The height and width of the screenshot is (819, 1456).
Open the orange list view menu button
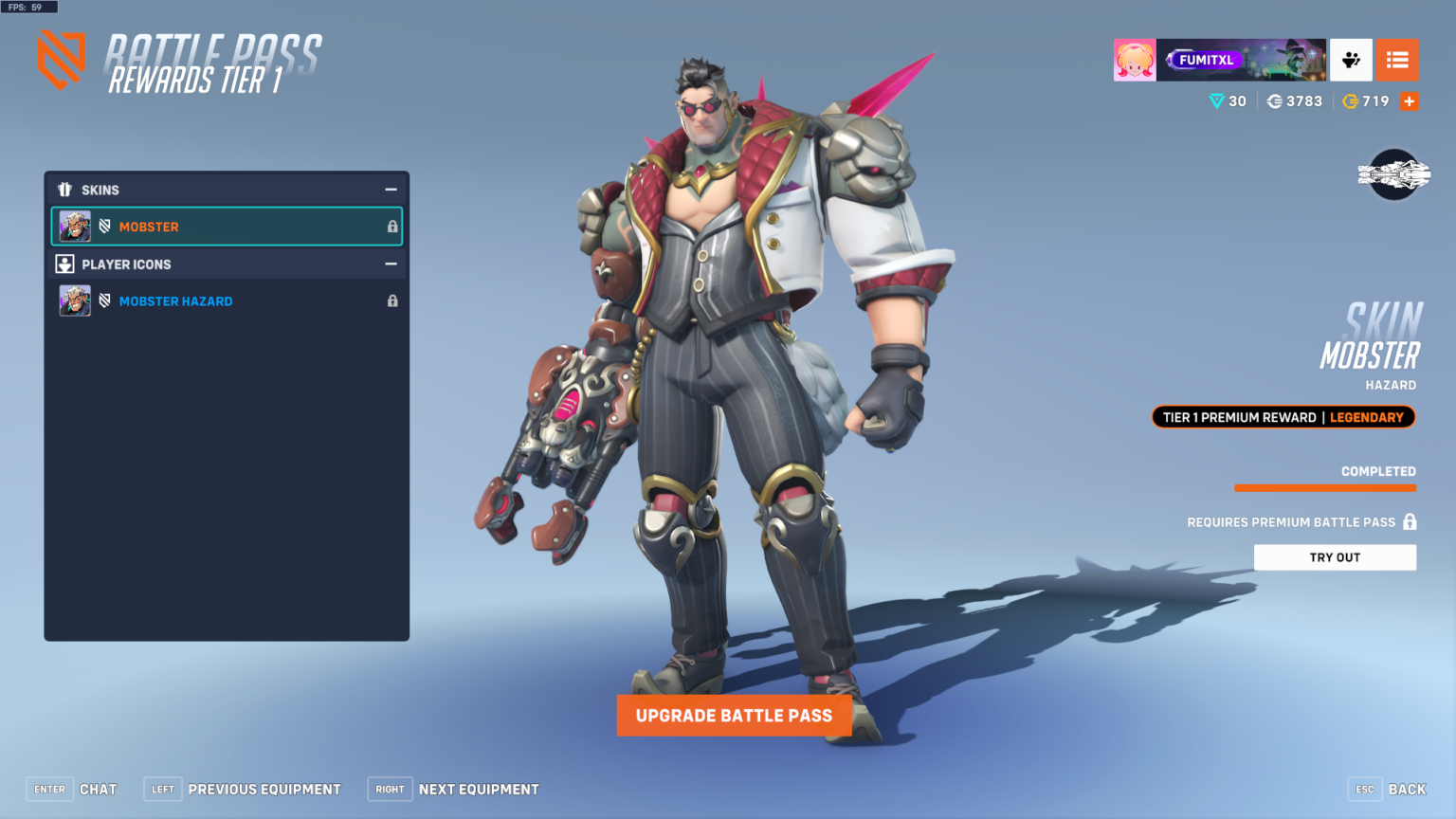(x=1397, y=59)
